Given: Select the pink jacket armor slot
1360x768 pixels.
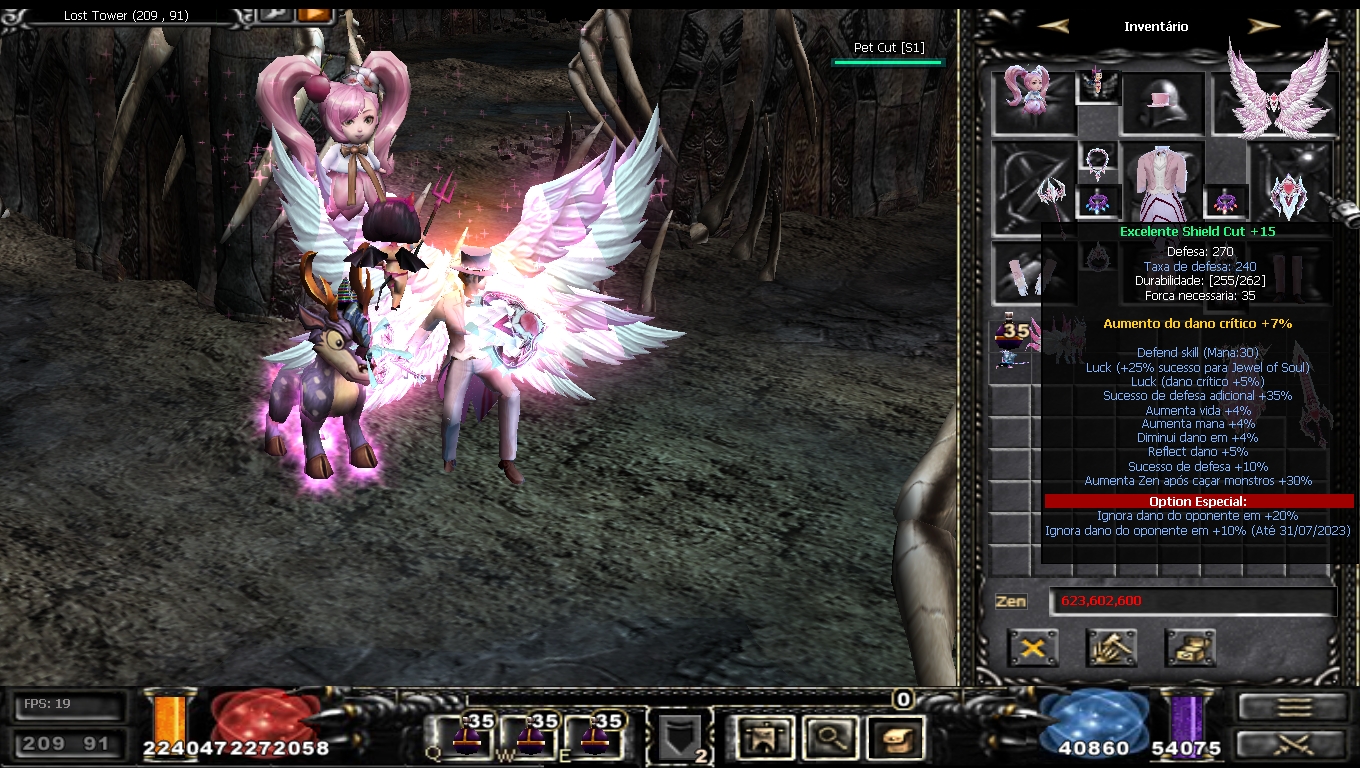Looking at the screenshot, I should [1162, 180].
